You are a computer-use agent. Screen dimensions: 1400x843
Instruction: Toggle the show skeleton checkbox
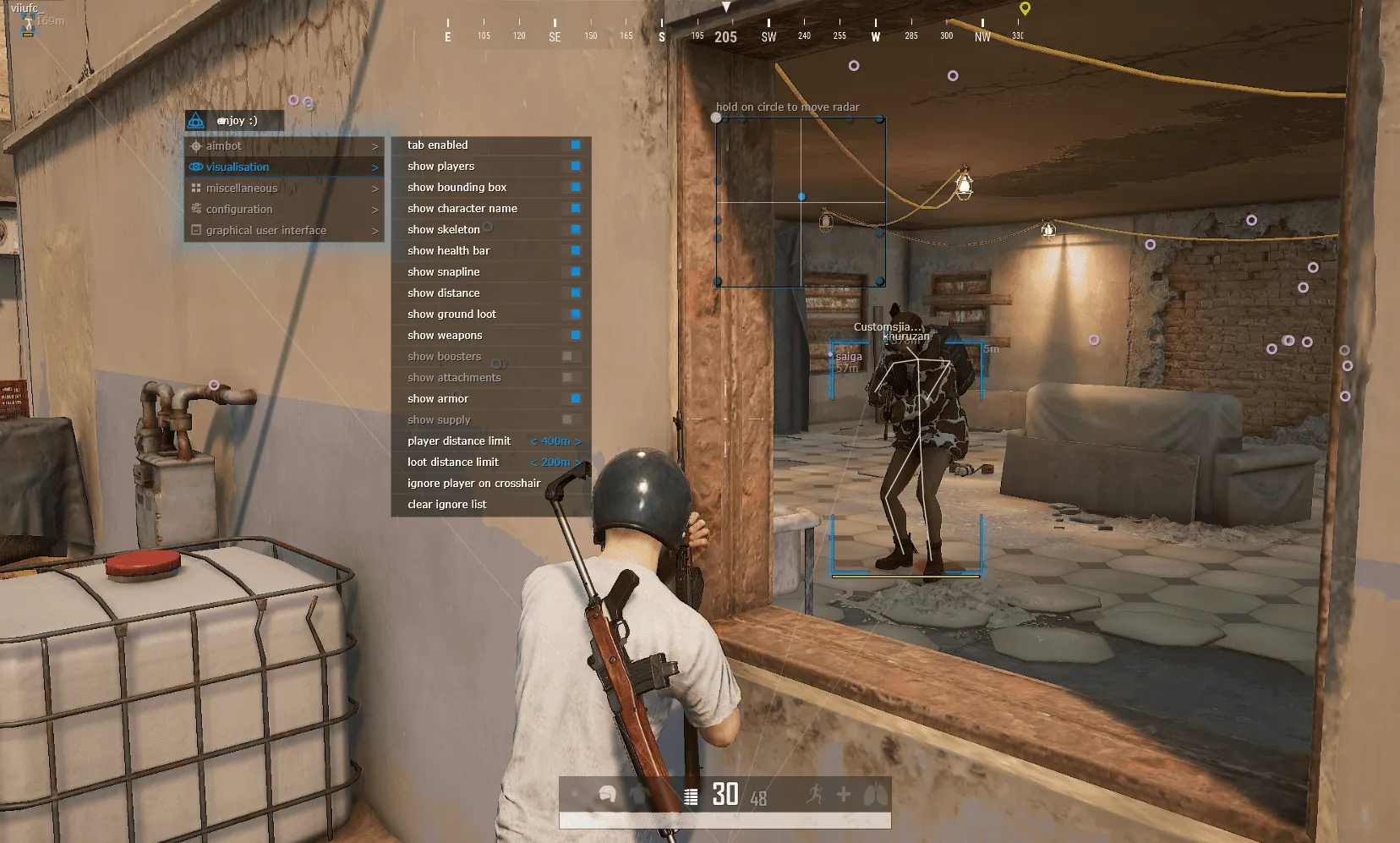coord(576,229)
